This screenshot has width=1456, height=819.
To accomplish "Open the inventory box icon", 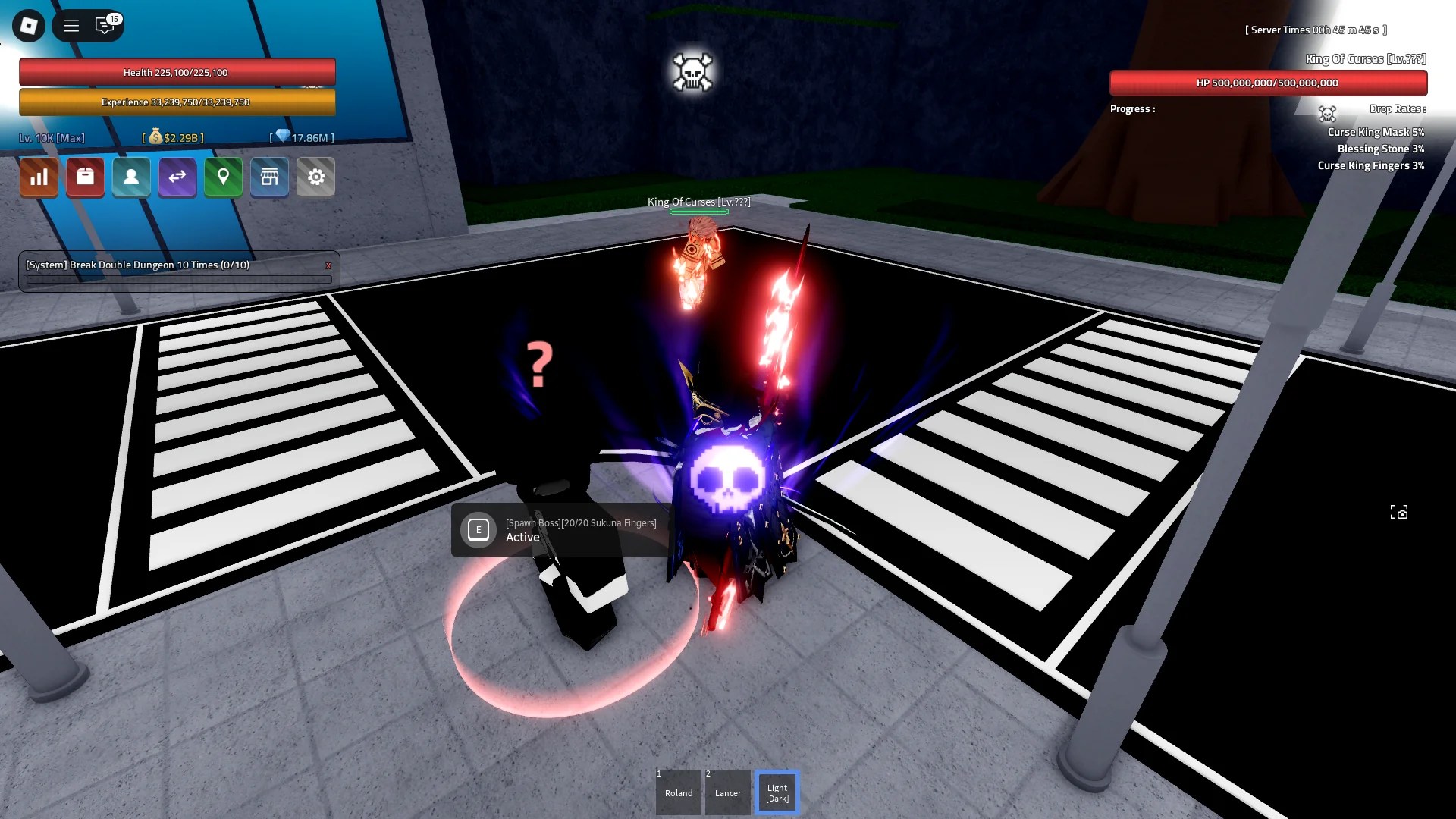I will (x=85, y=177).
